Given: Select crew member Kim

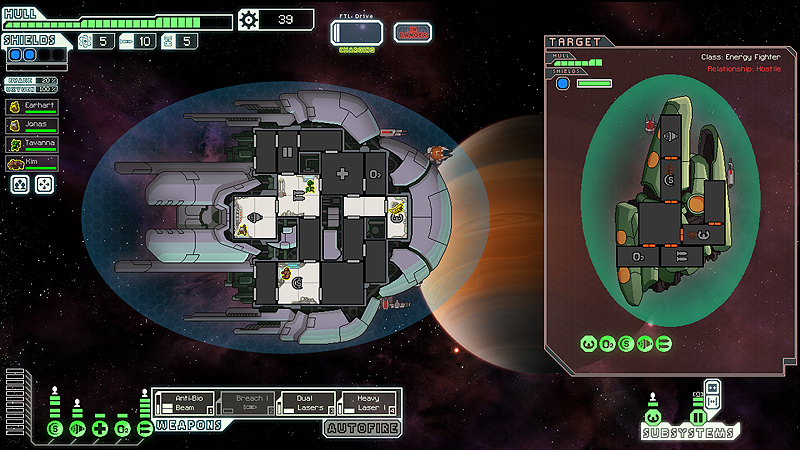Looking at the screenshot, I should pyautogui.click(x=31, y=162).
